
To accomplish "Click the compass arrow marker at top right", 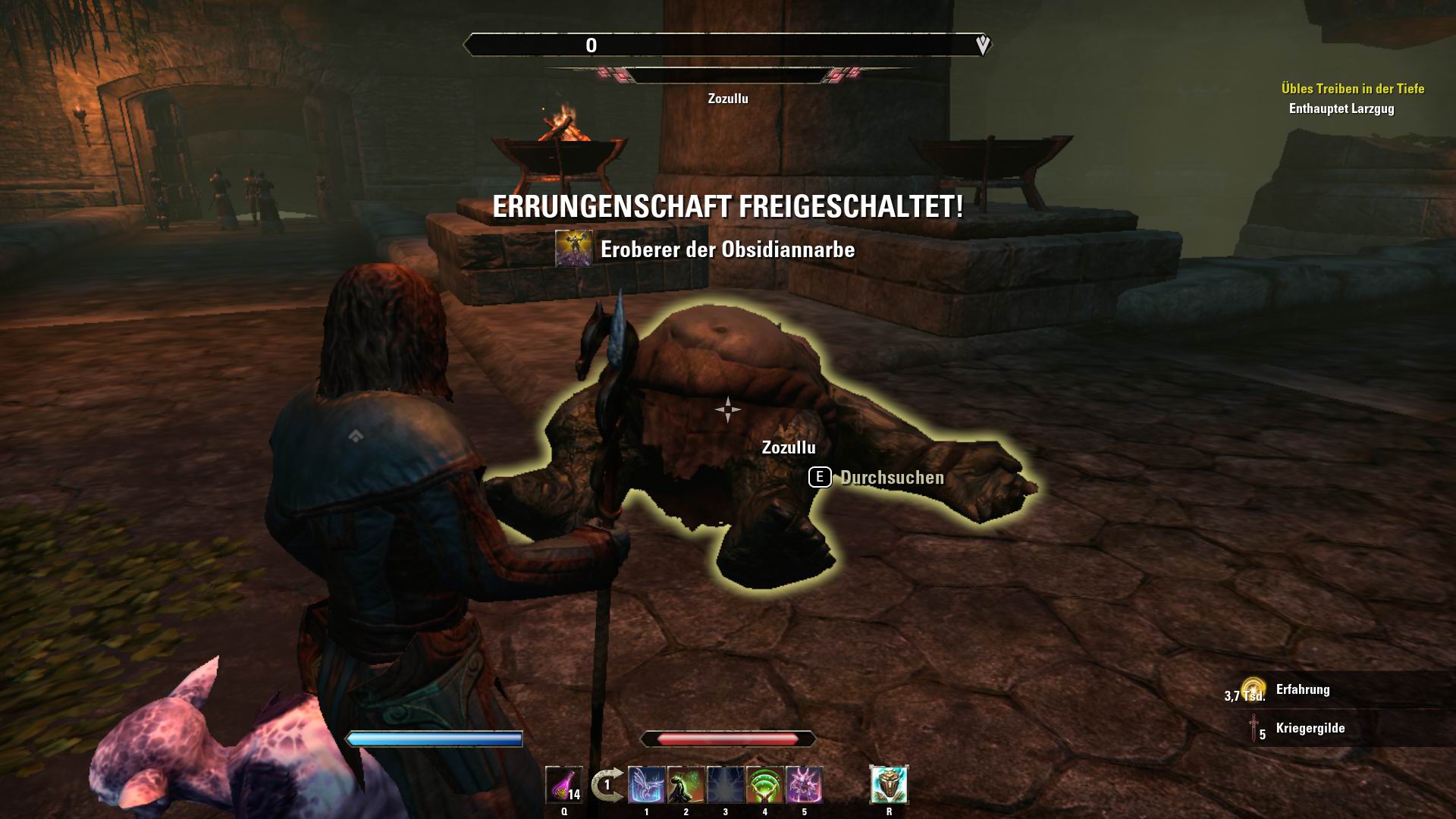I will (x=984, y=45).
